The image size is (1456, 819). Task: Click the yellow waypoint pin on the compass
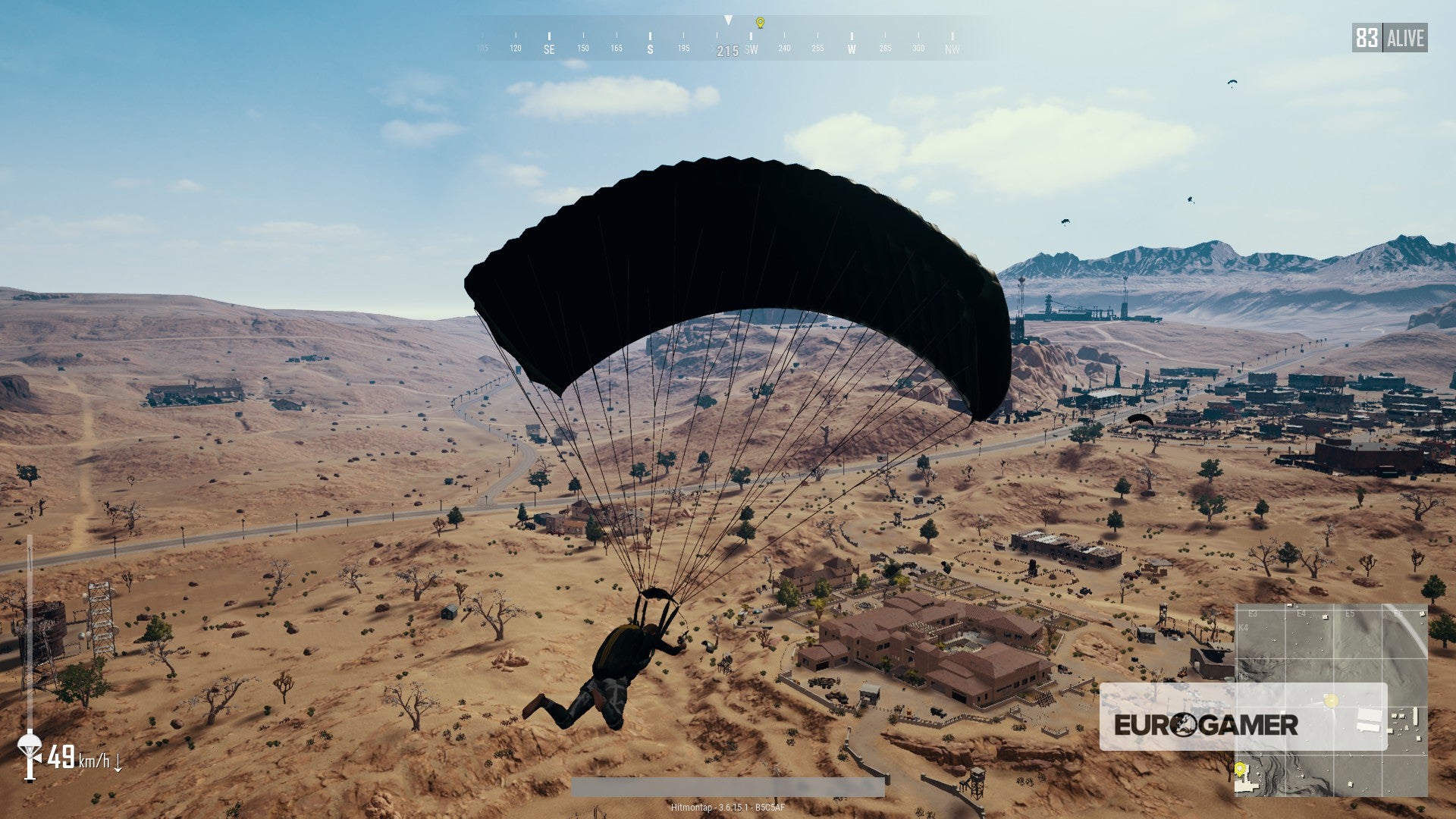(761, 23)
